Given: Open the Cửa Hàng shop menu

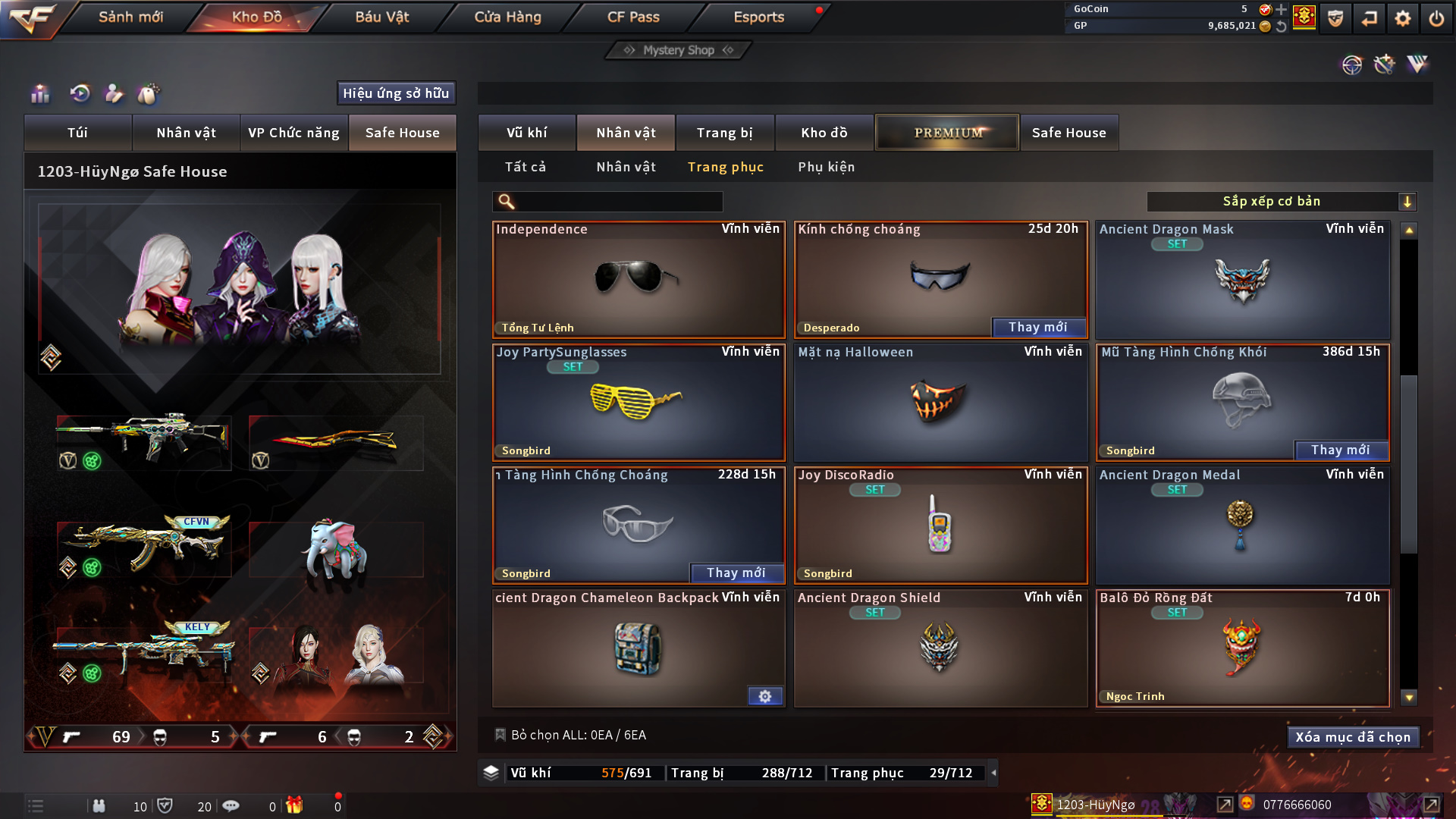Looking at the screenshot, I should [507, 17].
